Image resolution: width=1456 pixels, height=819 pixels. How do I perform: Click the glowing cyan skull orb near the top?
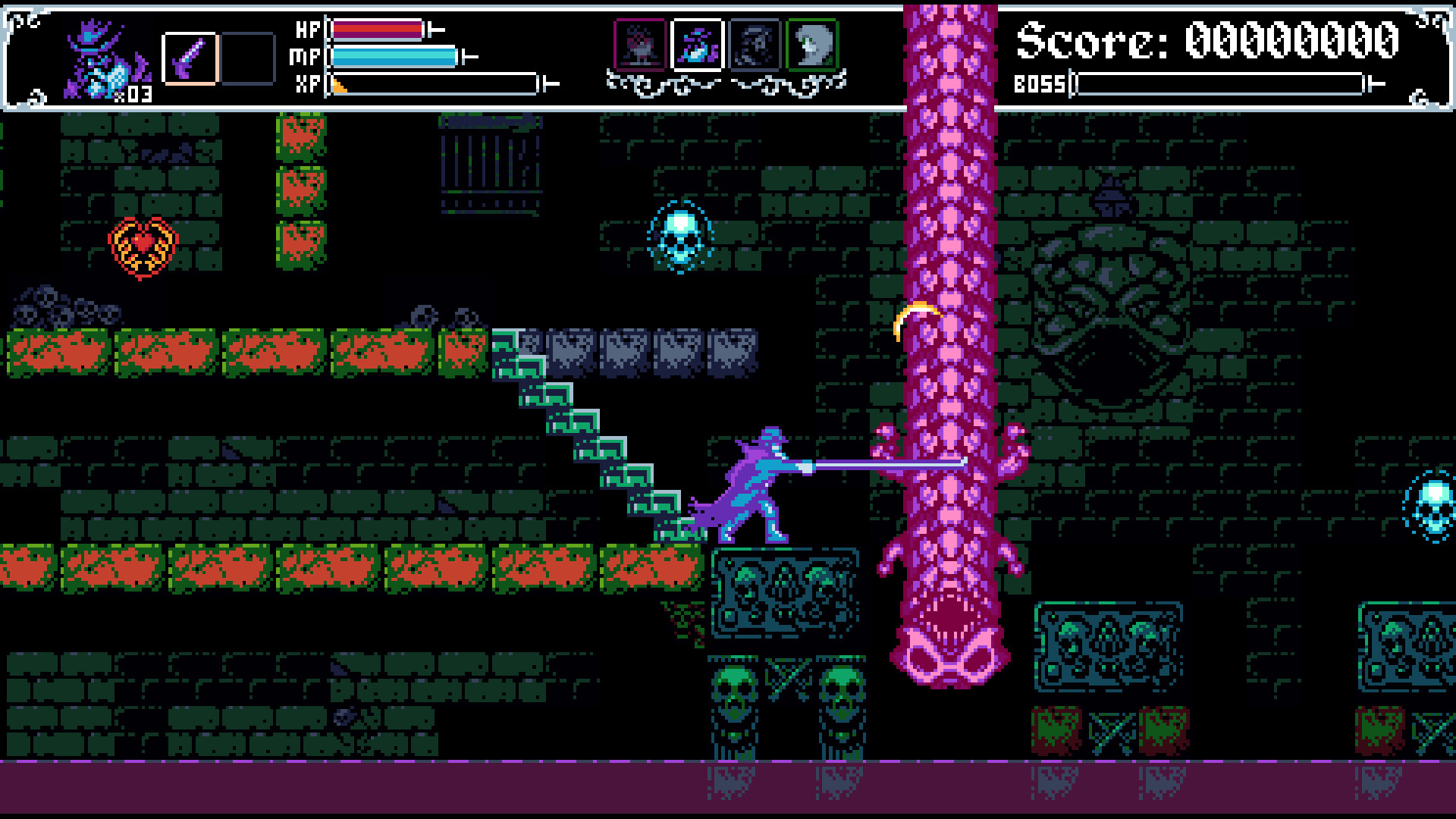point(680,237)
